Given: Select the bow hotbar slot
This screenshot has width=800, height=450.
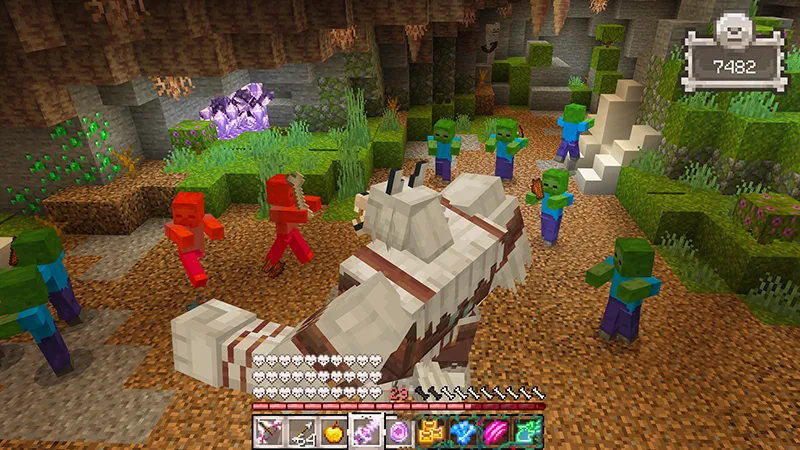Looking at the screenshot, I should pyautogui.click(x=268, y=432).
